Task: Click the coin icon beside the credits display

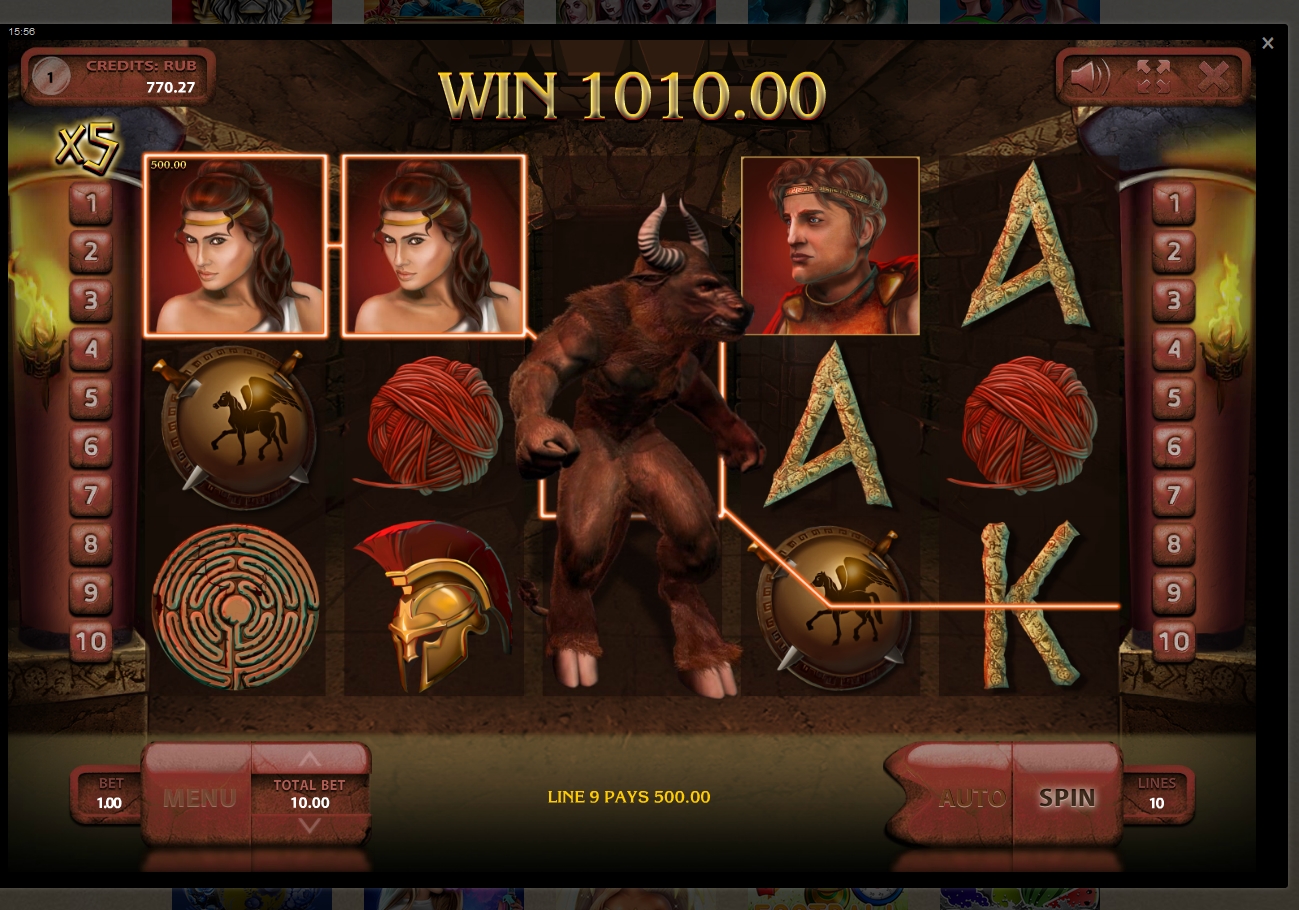Action: [x=52, y=76]
